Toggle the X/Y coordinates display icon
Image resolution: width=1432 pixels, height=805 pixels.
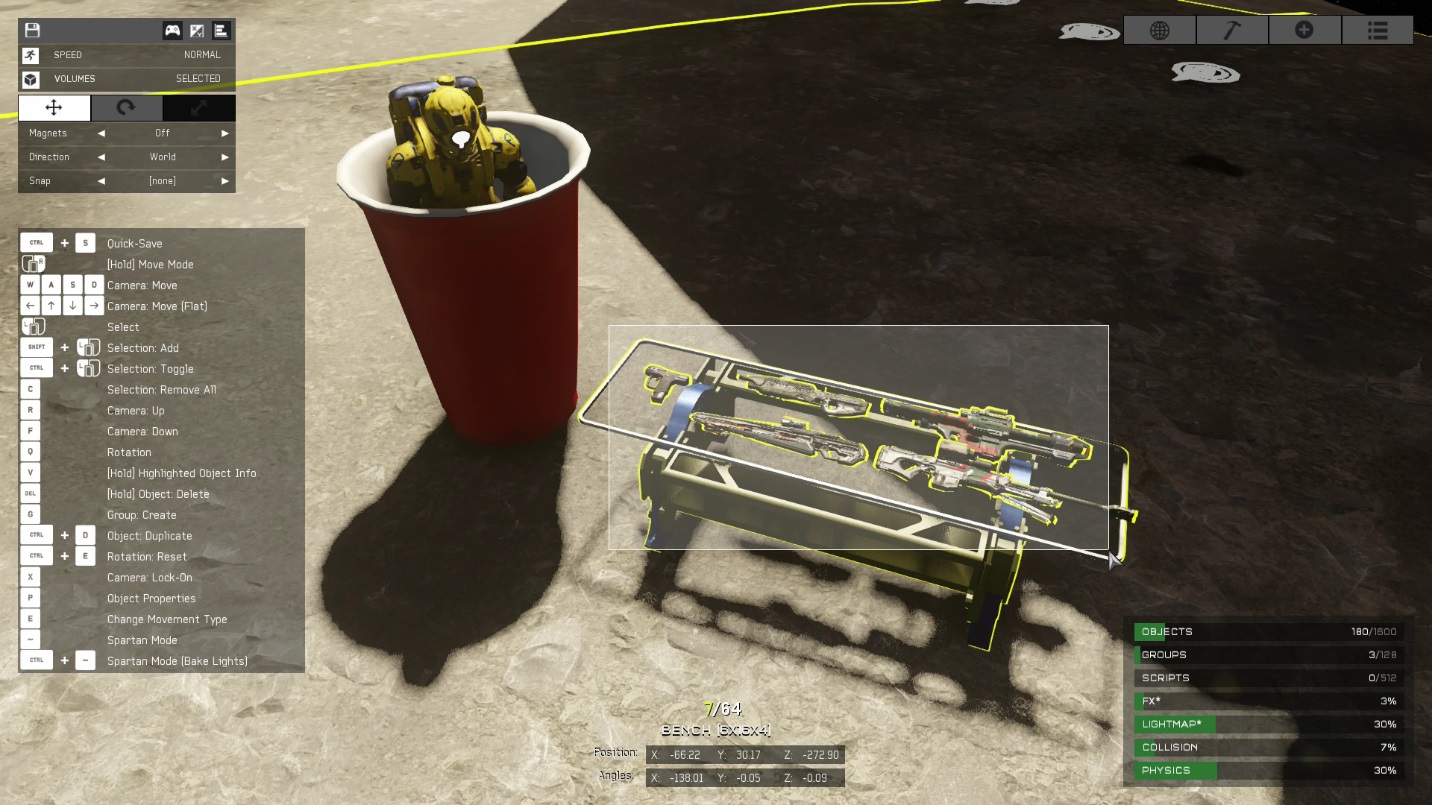[x=197, y=31]
